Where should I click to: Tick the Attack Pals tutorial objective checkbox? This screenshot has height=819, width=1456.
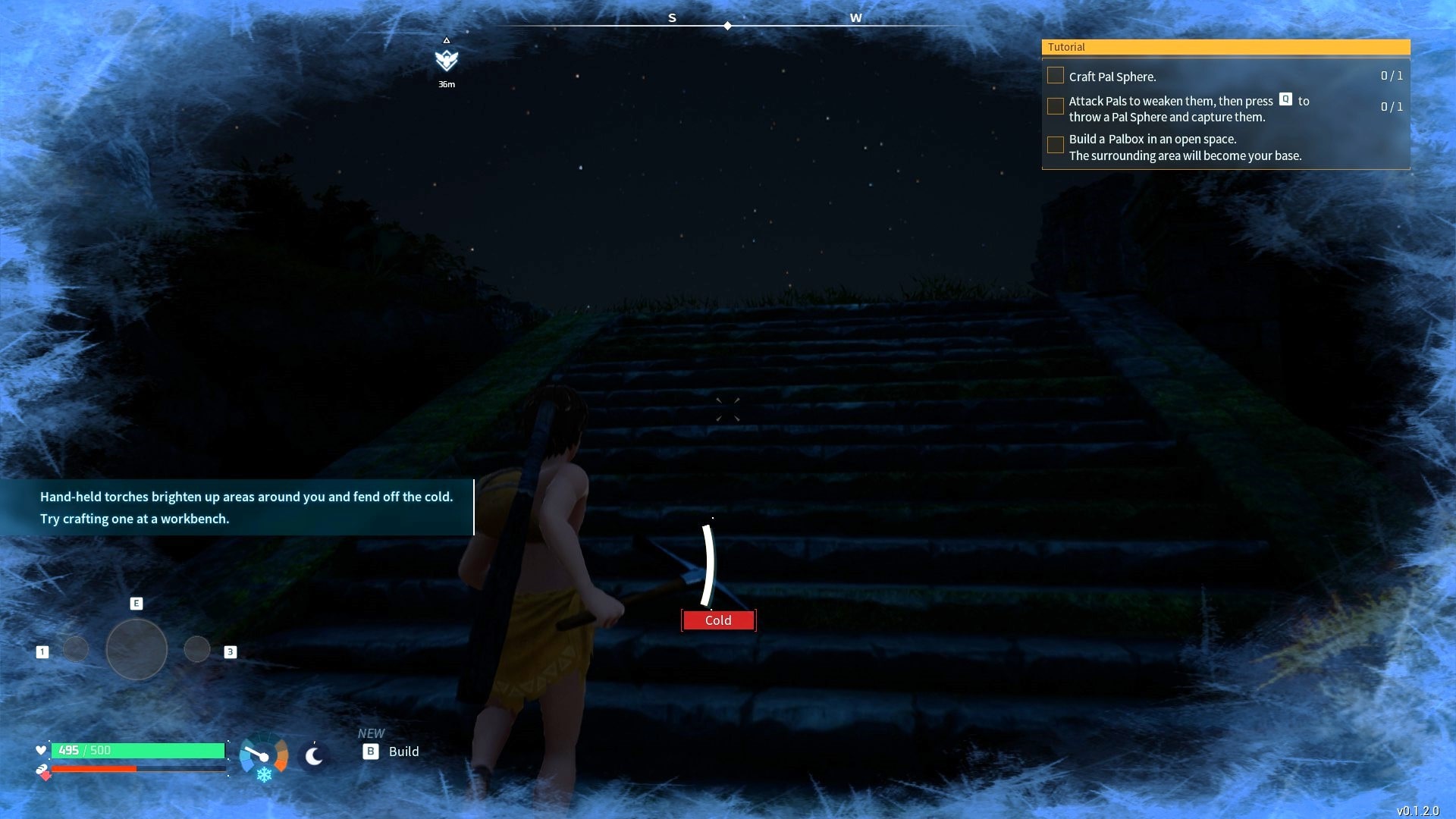click(x=1055, y=107)
